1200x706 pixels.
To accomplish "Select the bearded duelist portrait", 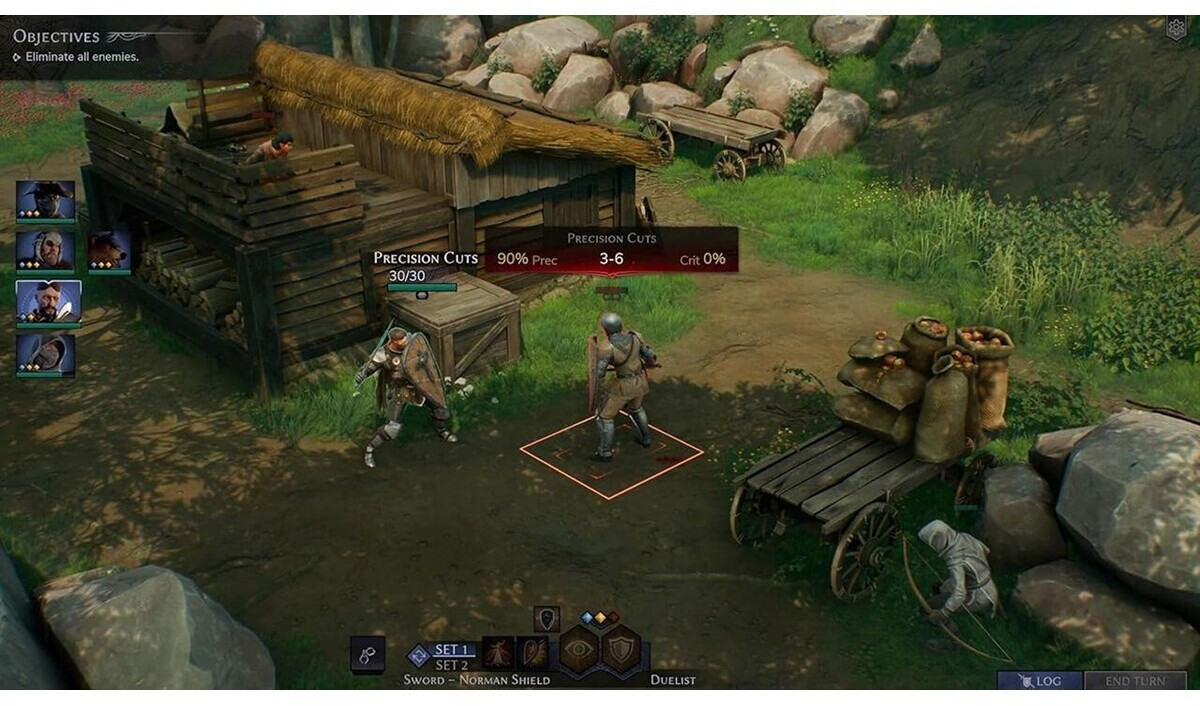I will click(x=48, y=301).
